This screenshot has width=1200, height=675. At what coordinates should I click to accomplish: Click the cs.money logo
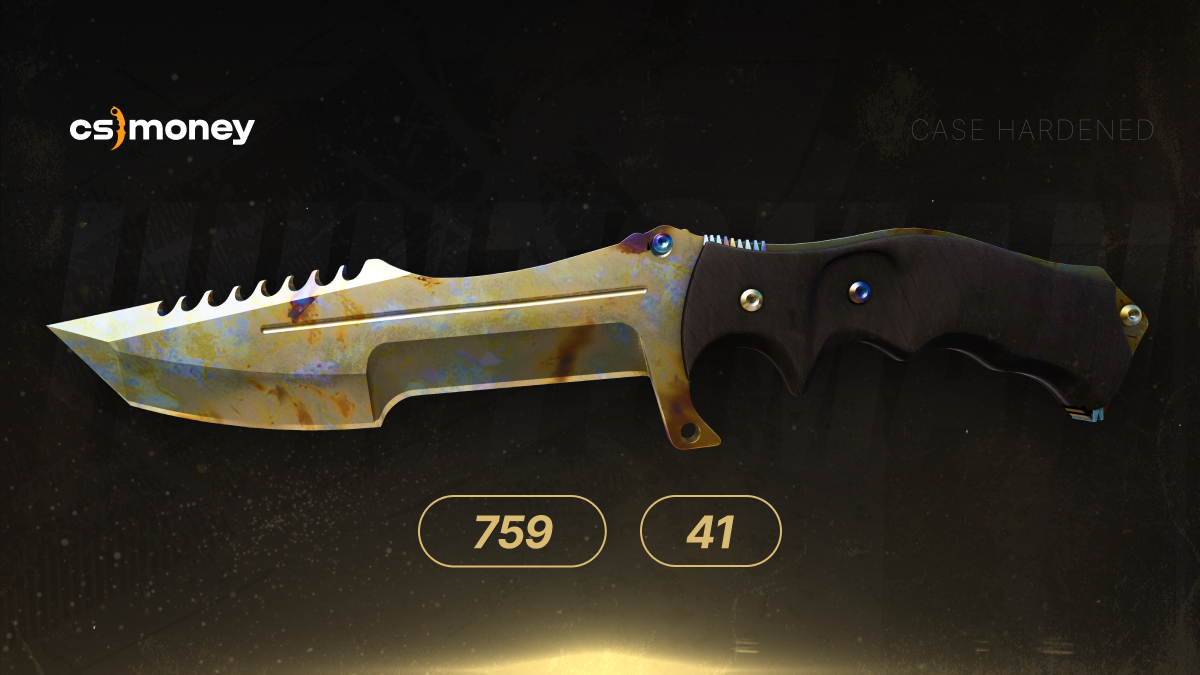pos(161,130)
